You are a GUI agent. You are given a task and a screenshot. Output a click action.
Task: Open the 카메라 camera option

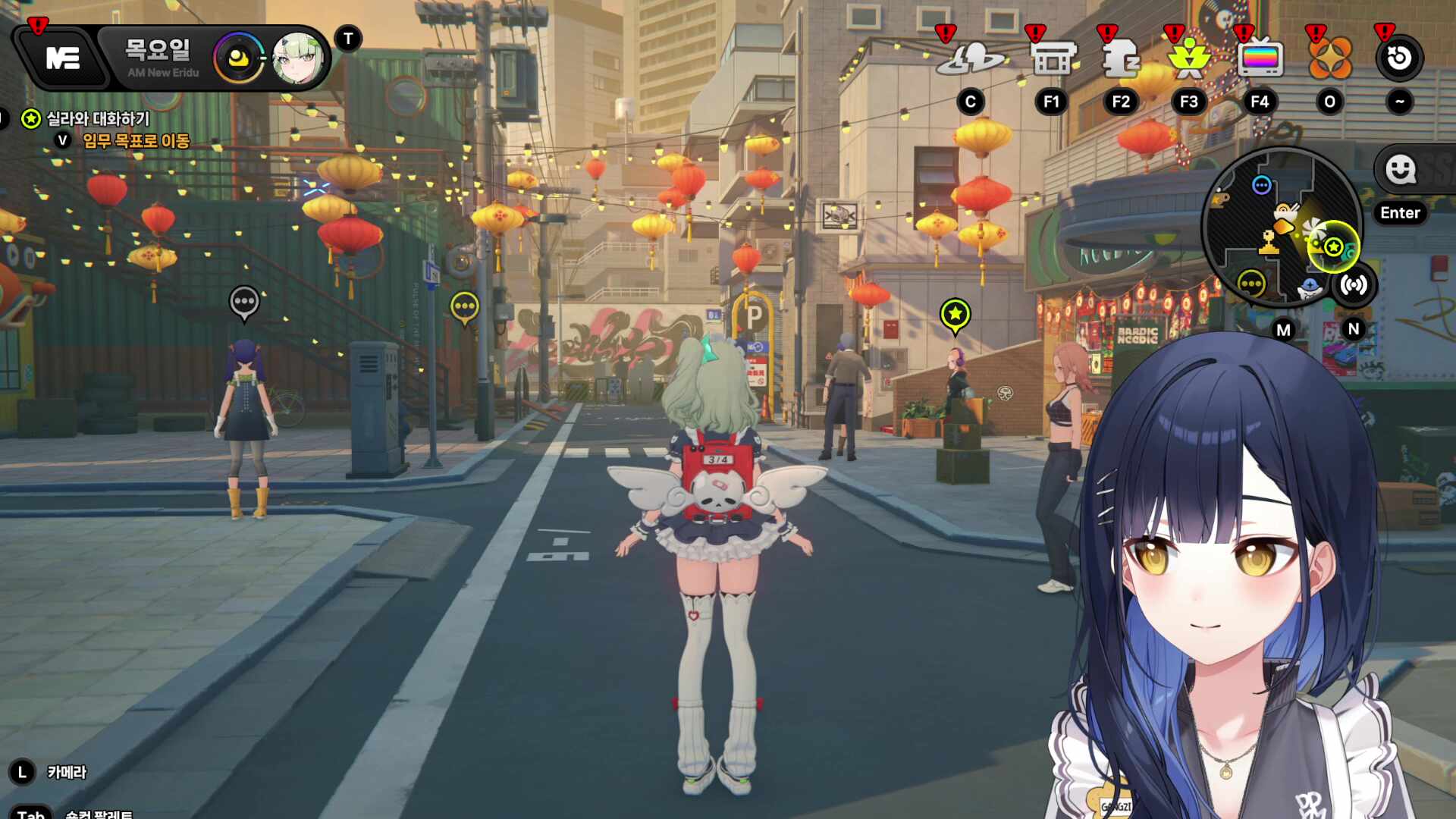[x=67, y=773]
